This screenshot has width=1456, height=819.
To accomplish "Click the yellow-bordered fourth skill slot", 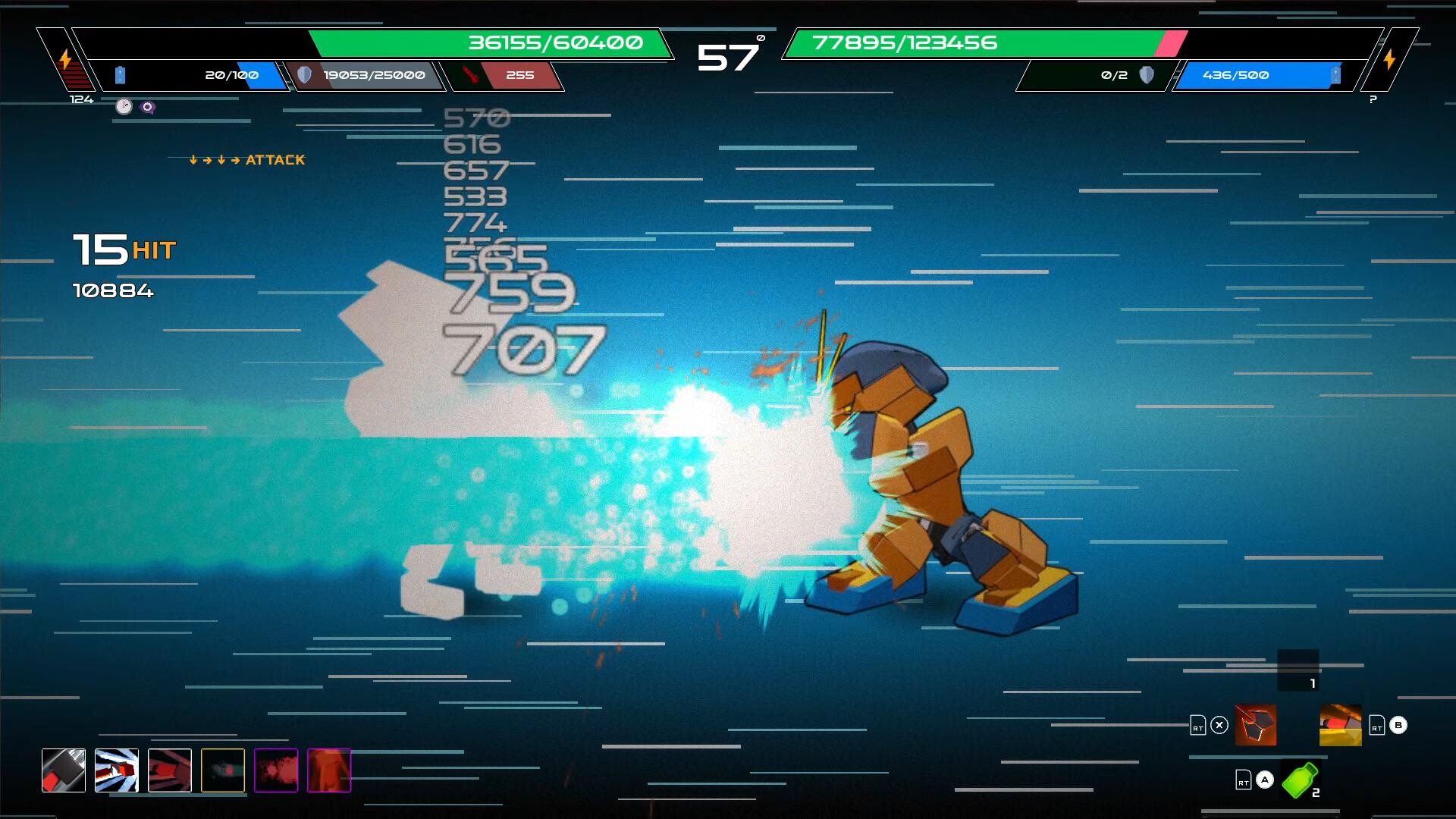I will pyautogui.click(x=224, y=770).
